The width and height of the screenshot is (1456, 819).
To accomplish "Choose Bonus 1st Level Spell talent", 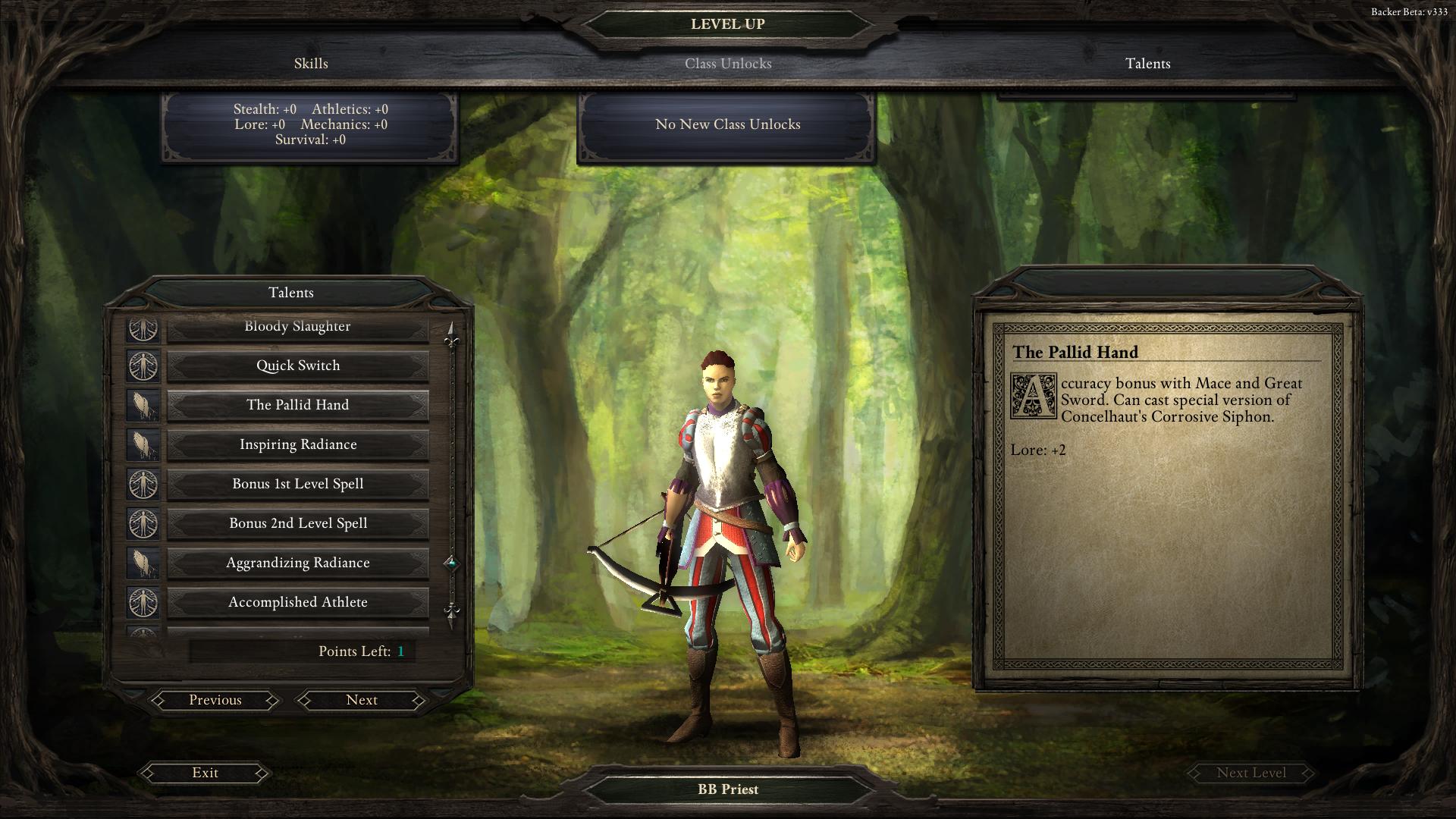I will [x=297, y=484].
